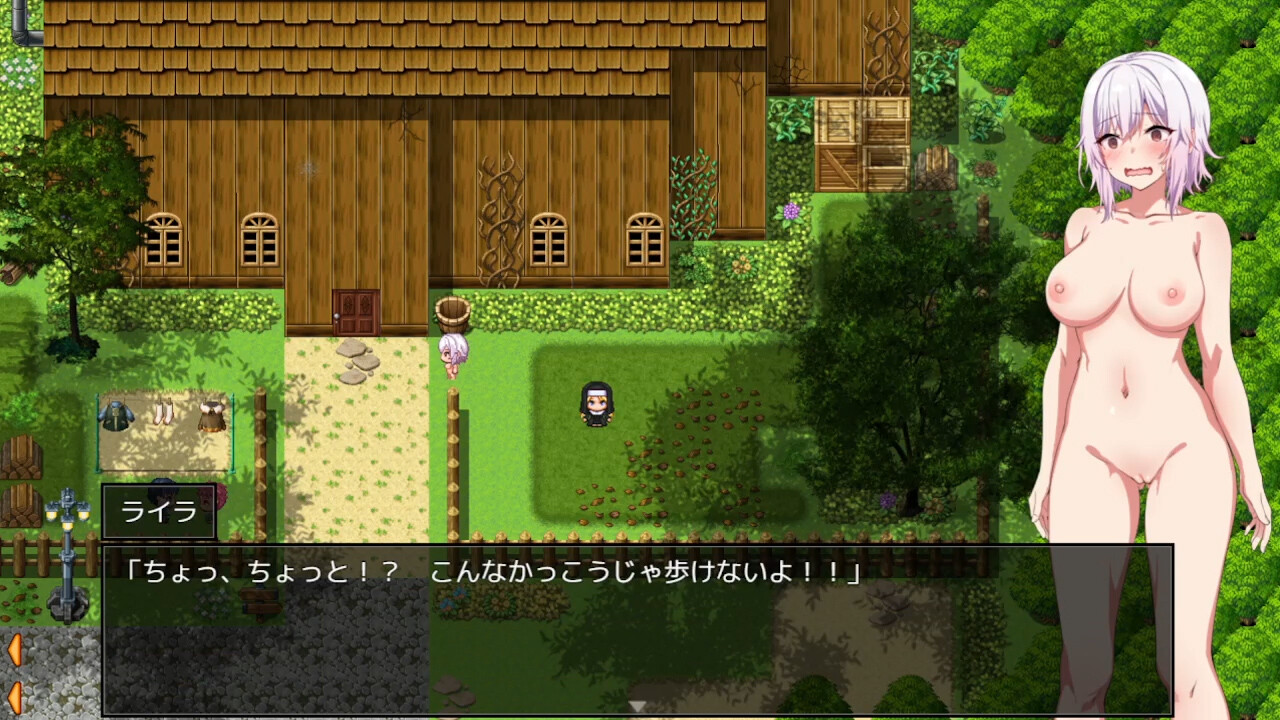Click the upper orange arrow indicator
This screenshot has width=1280, height=720.
(15, 647)
